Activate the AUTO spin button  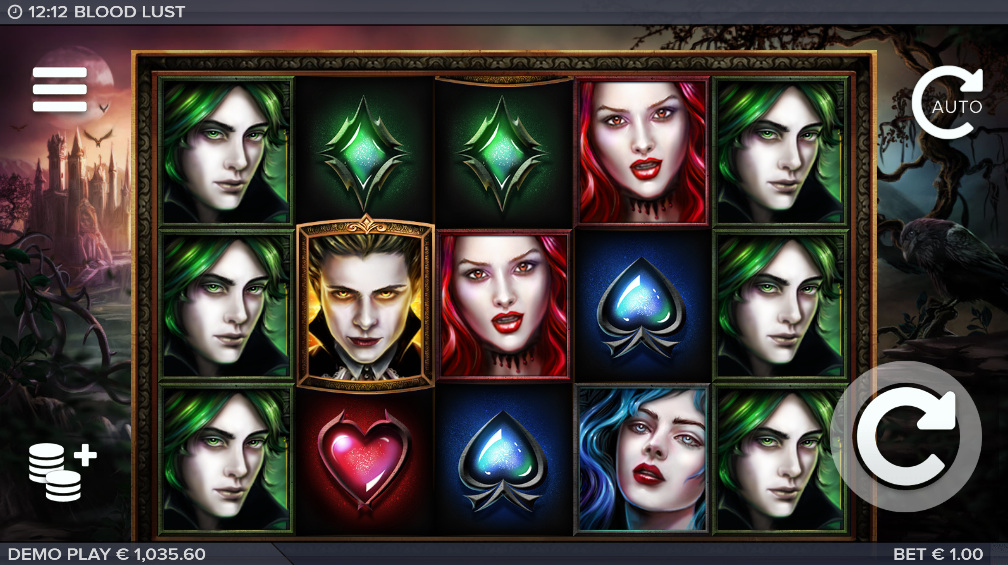947,103
